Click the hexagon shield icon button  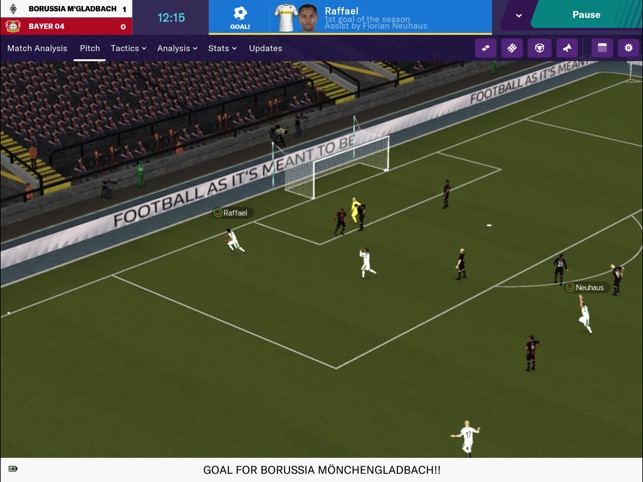pyautogui.click(x=539, y=48)
